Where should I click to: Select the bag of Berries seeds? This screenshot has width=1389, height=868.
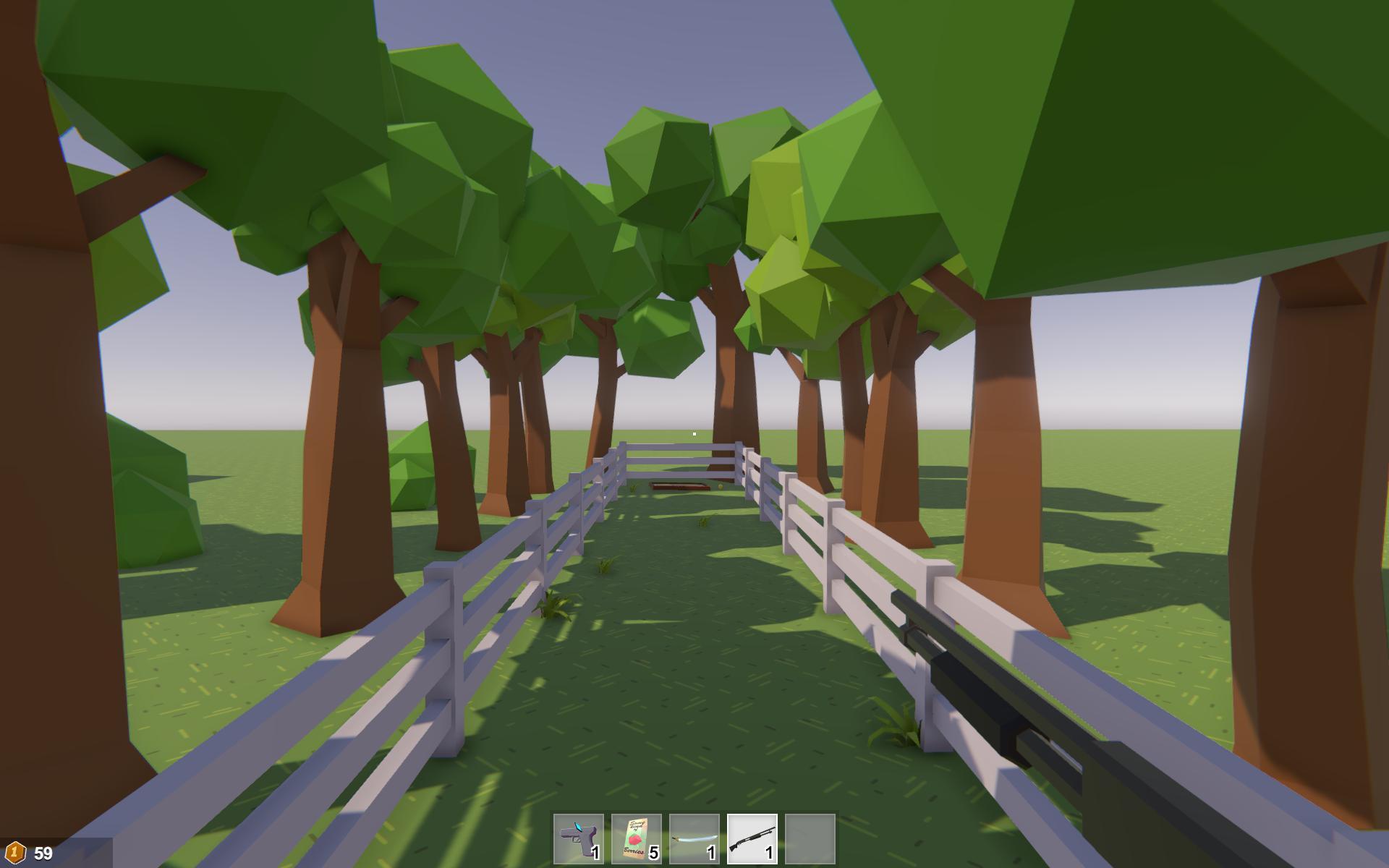637,838
